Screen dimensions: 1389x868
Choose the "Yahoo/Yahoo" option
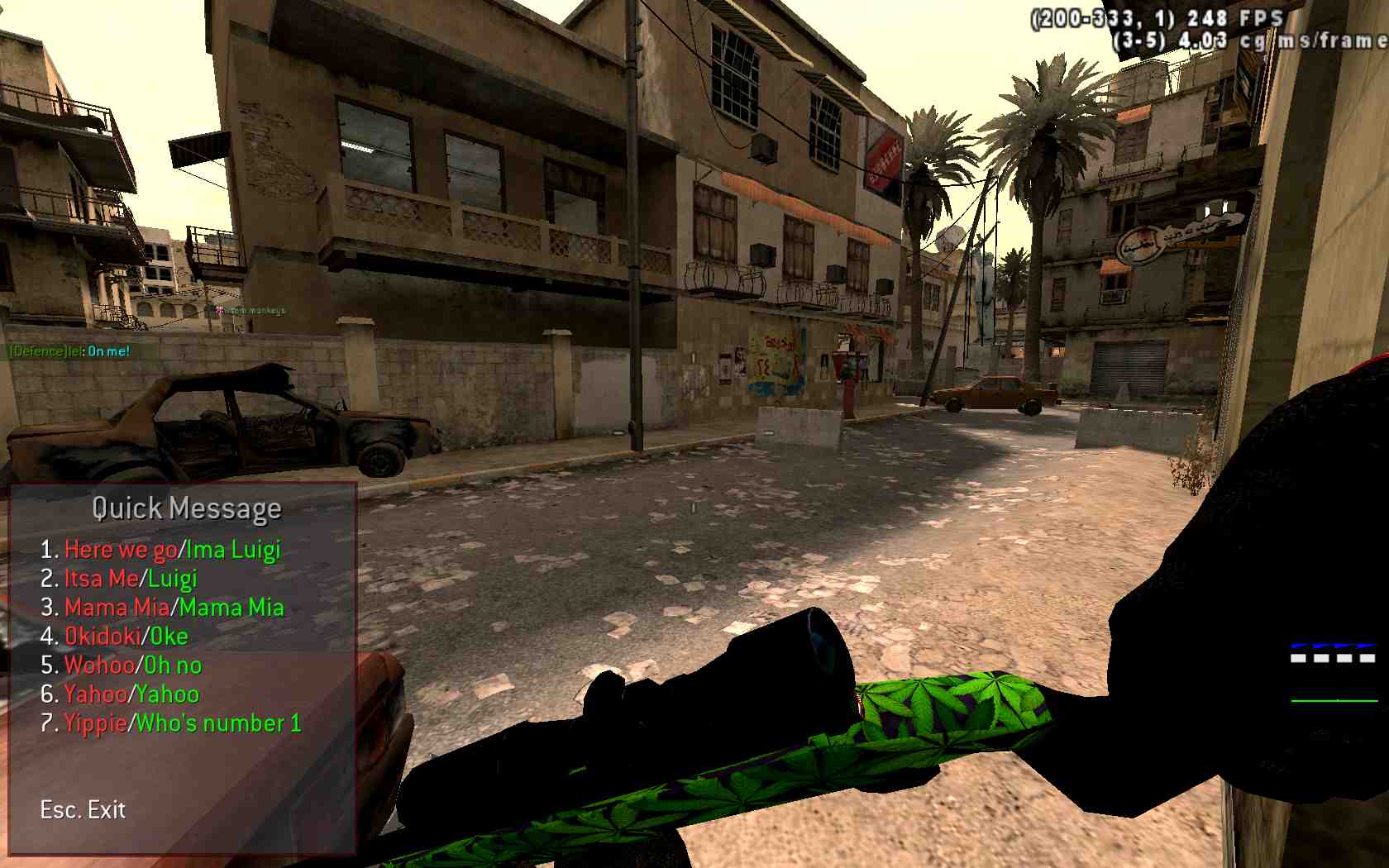[120, 694]
